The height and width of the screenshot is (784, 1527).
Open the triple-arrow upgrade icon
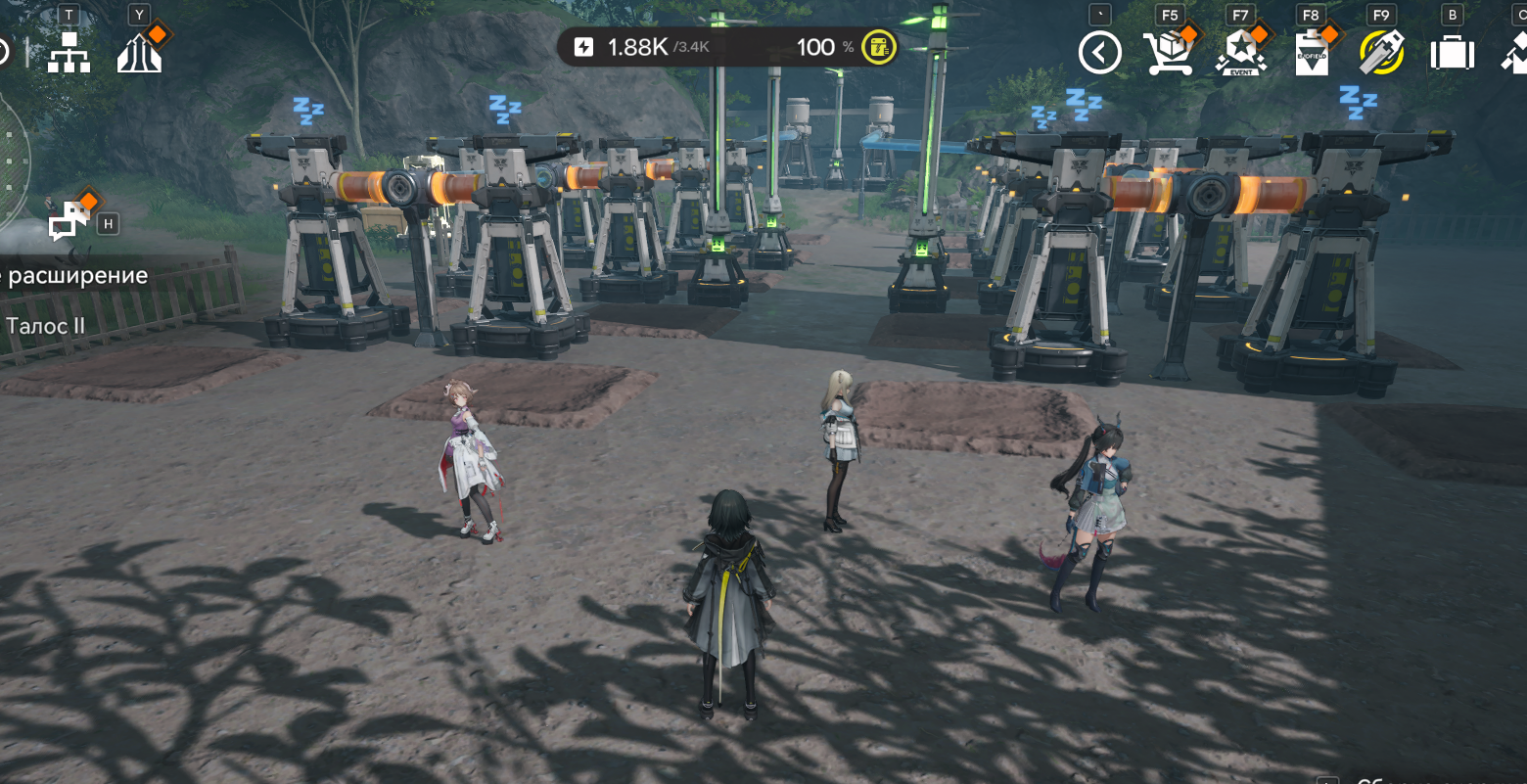tap(139, 52)
